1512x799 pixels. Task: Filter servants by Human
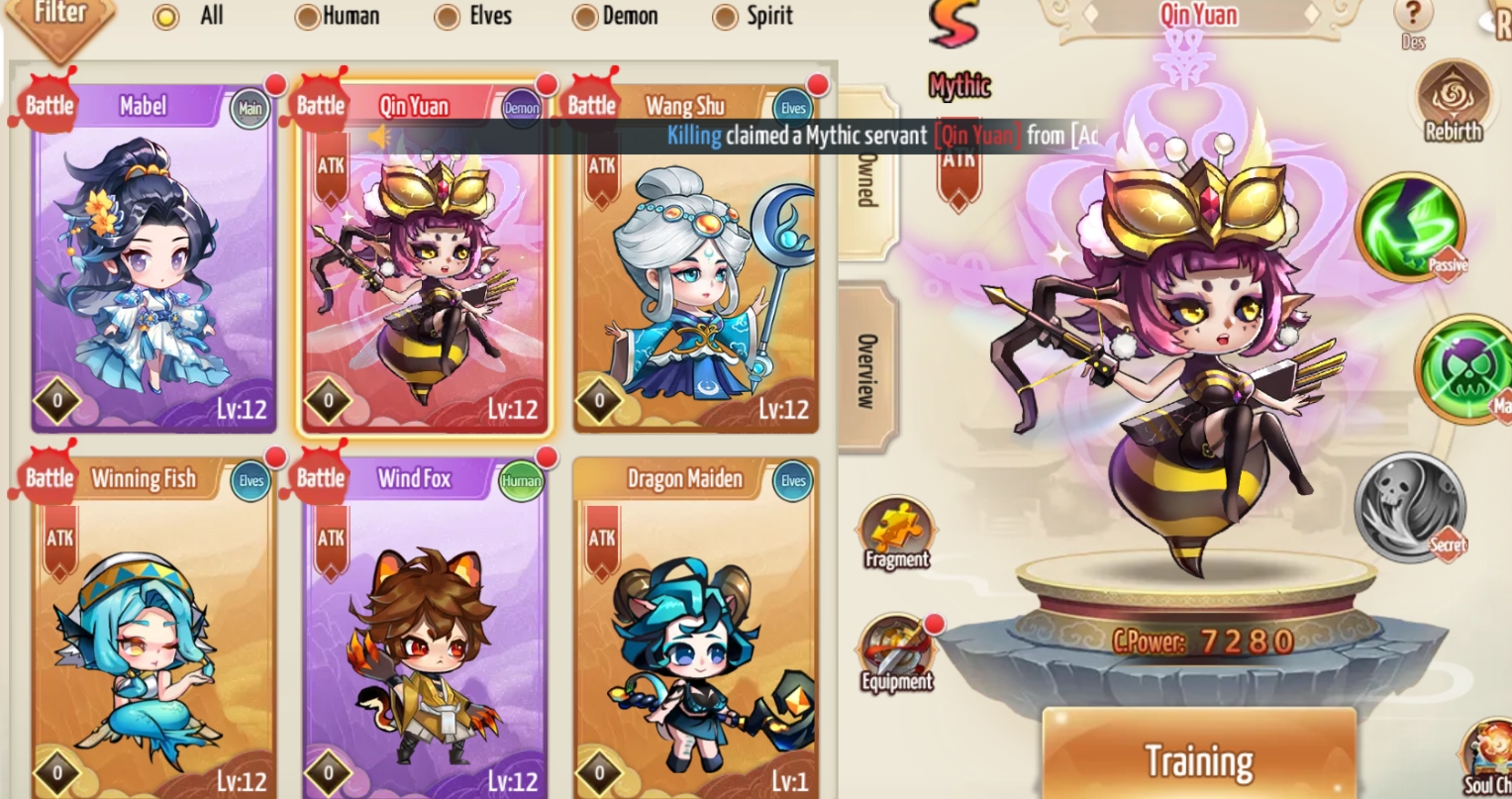tap(308, 17)
